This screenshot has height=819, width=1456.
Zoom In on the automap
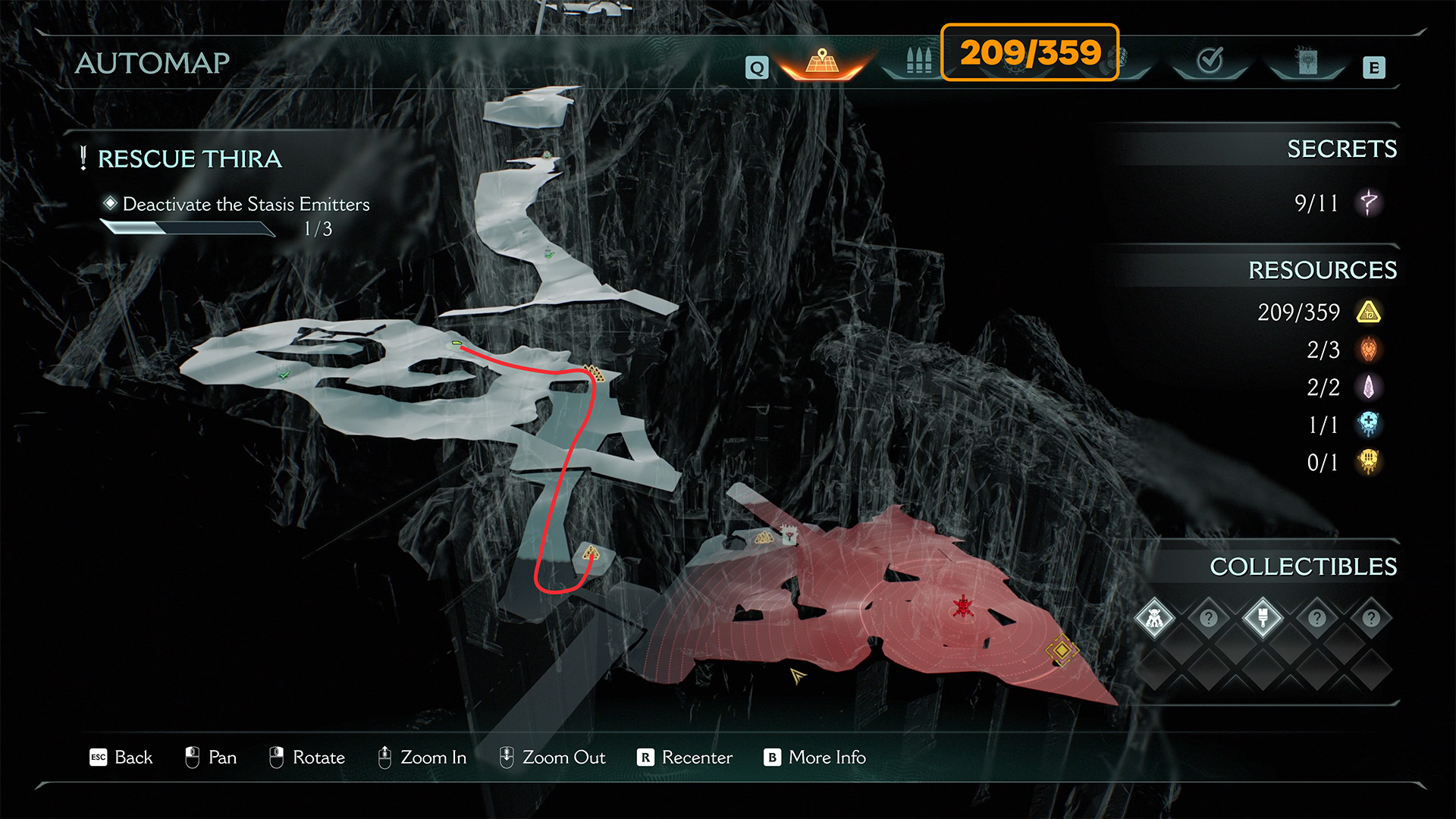[422, 757]
